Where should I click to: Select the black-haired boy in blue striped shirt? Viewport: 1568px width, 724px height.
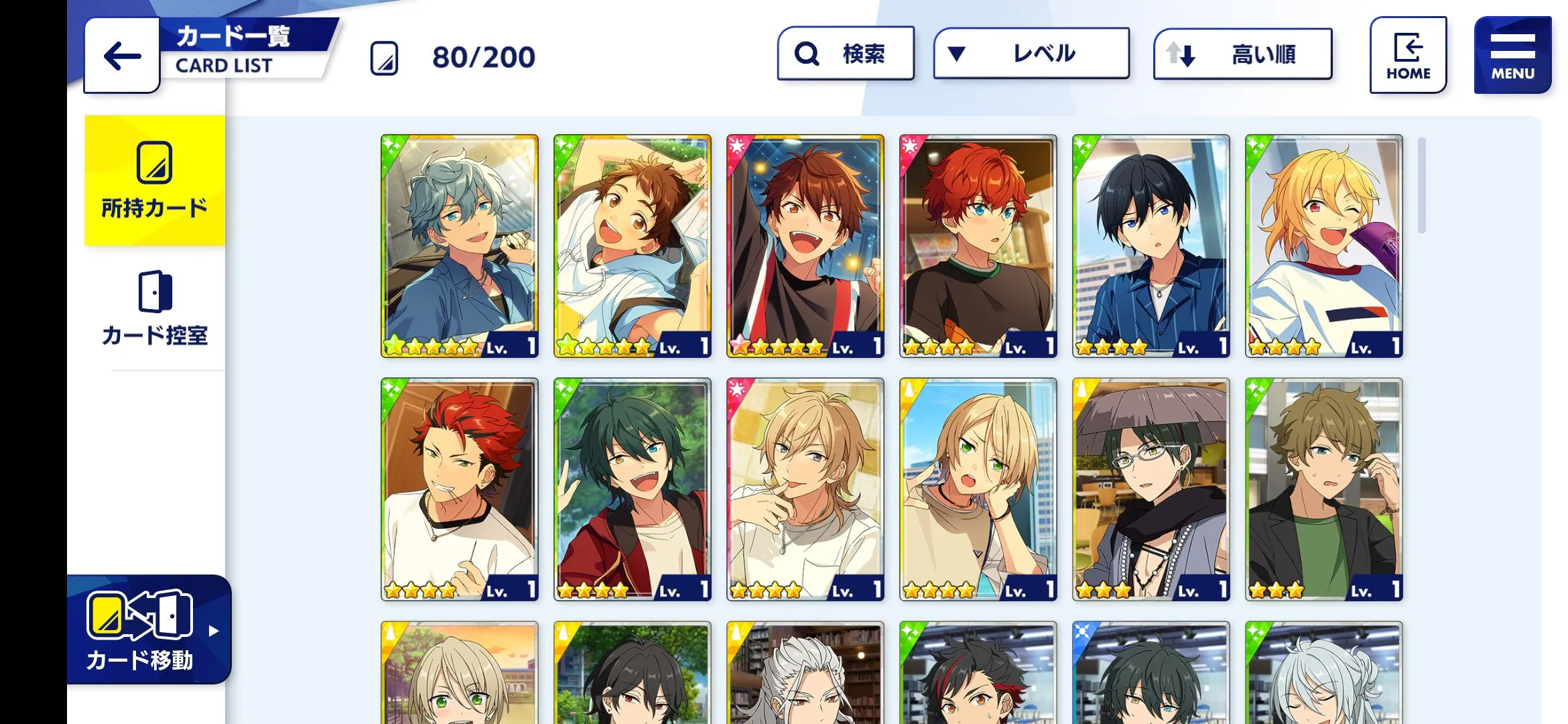1151,246
